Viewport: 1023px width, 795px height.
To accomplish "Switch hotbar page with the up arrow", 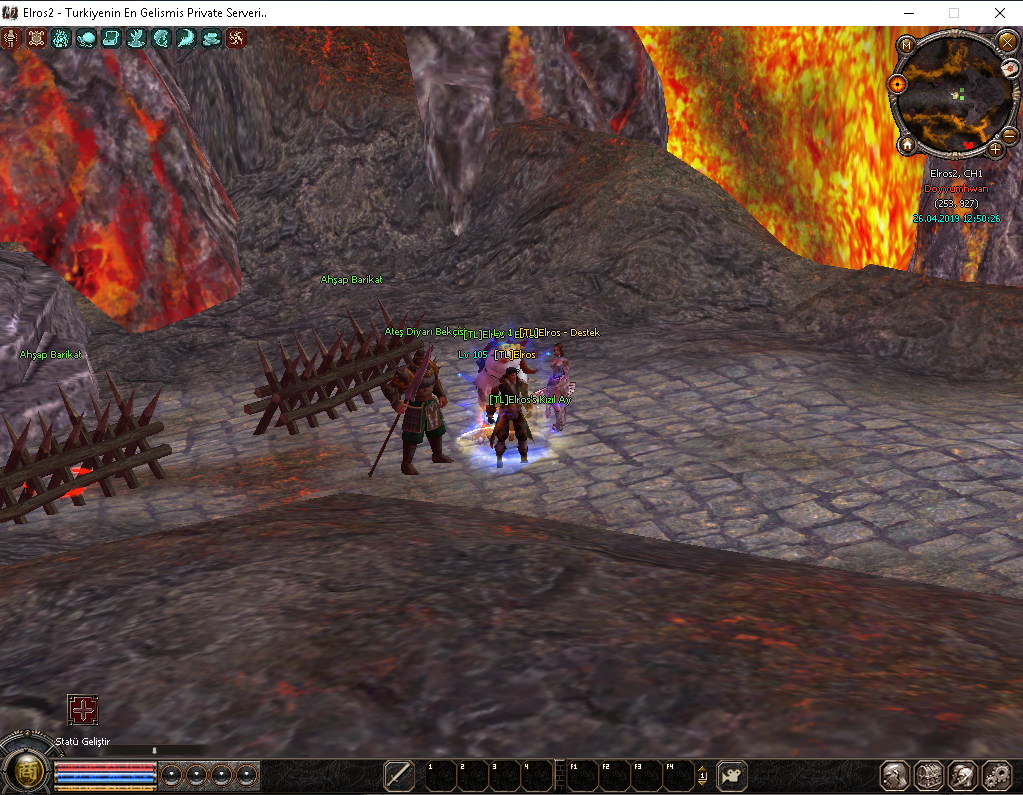I will tap(702, 771).
